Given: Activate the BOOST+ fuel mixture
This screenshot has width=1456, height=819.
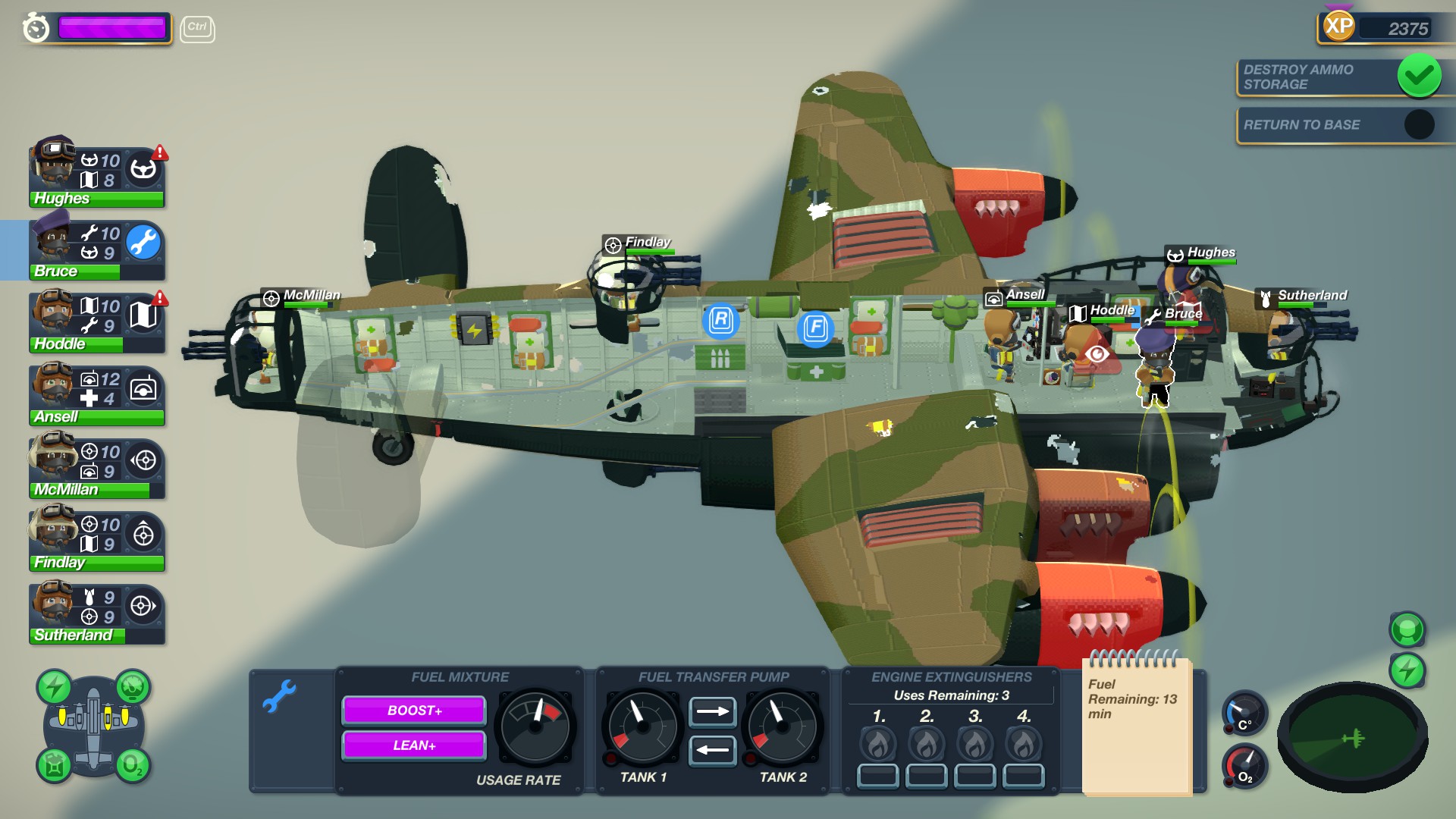Looking at the screenshot, I should [x=414, y=711].
